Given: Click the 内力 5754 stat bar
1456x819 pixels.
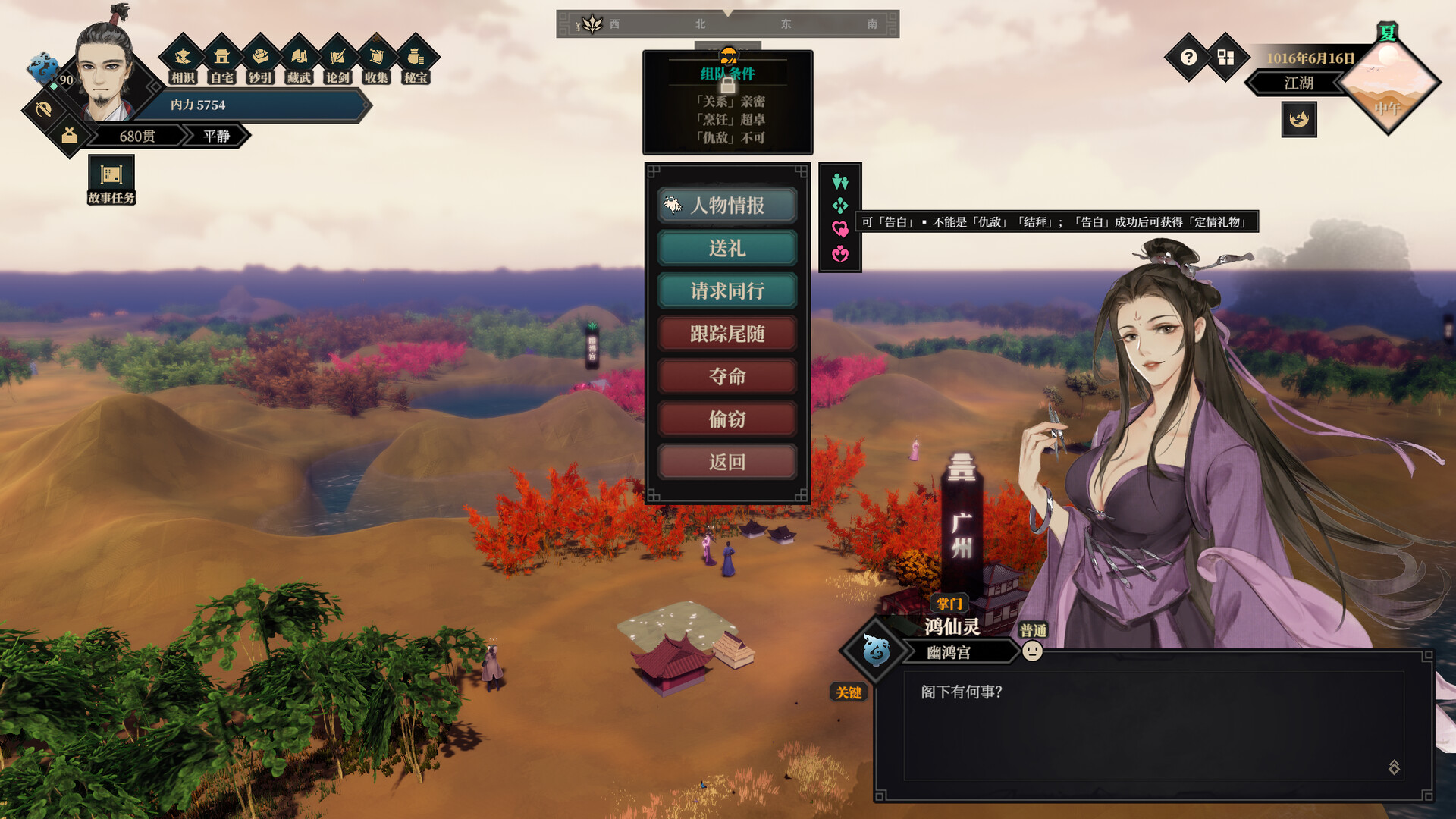Looking at the screenshot, I should (x=258, y=106).
